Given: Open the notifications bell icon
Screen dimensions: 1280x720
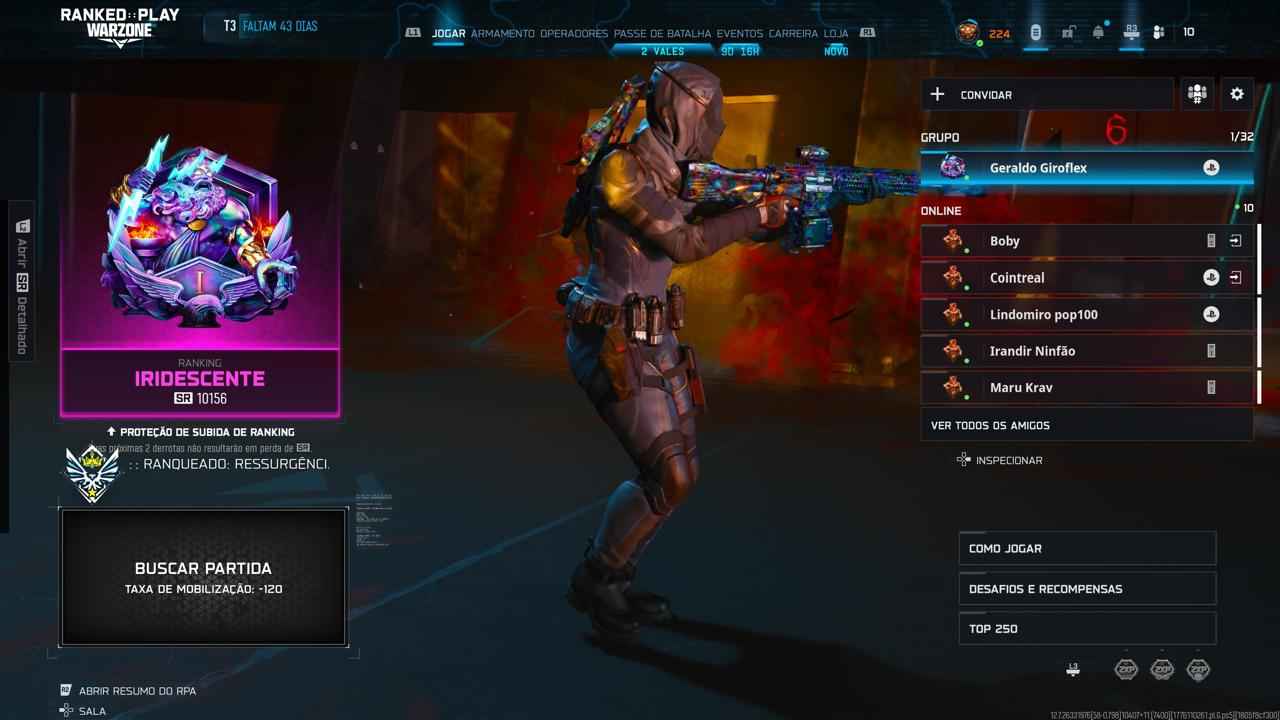Looking at the screenshot, I should tap(1097, 31).
